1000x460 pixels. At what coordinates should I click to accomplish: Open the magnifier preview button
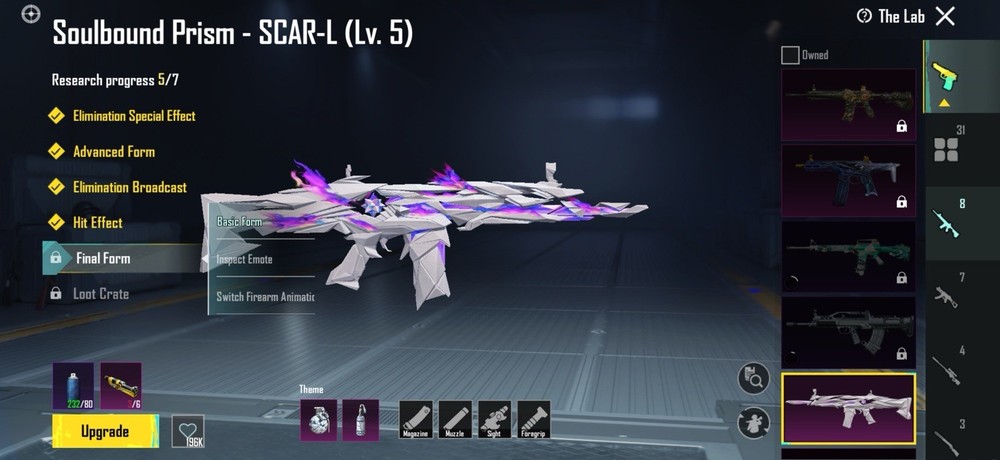pyautogui.click(x=753, y=377)
